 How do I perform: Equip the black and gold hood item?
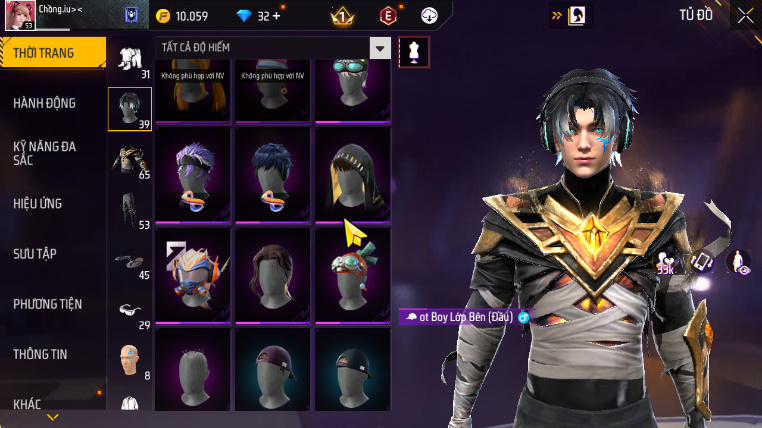pos(353,172)
